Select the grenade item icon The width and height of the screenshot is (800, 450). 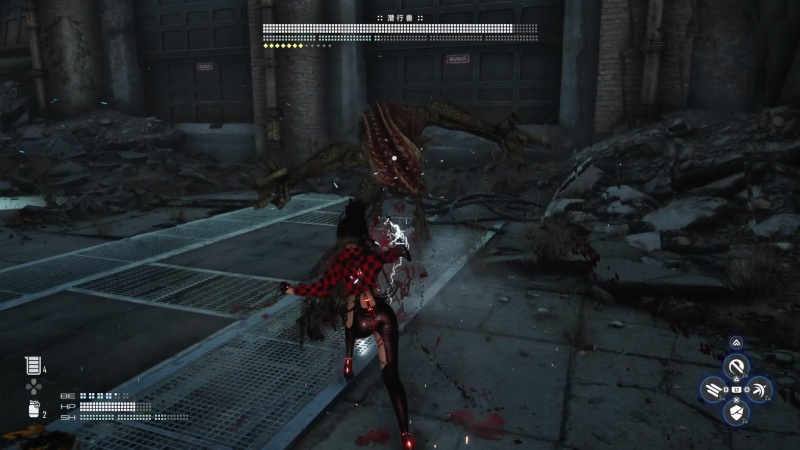[31, 408]
